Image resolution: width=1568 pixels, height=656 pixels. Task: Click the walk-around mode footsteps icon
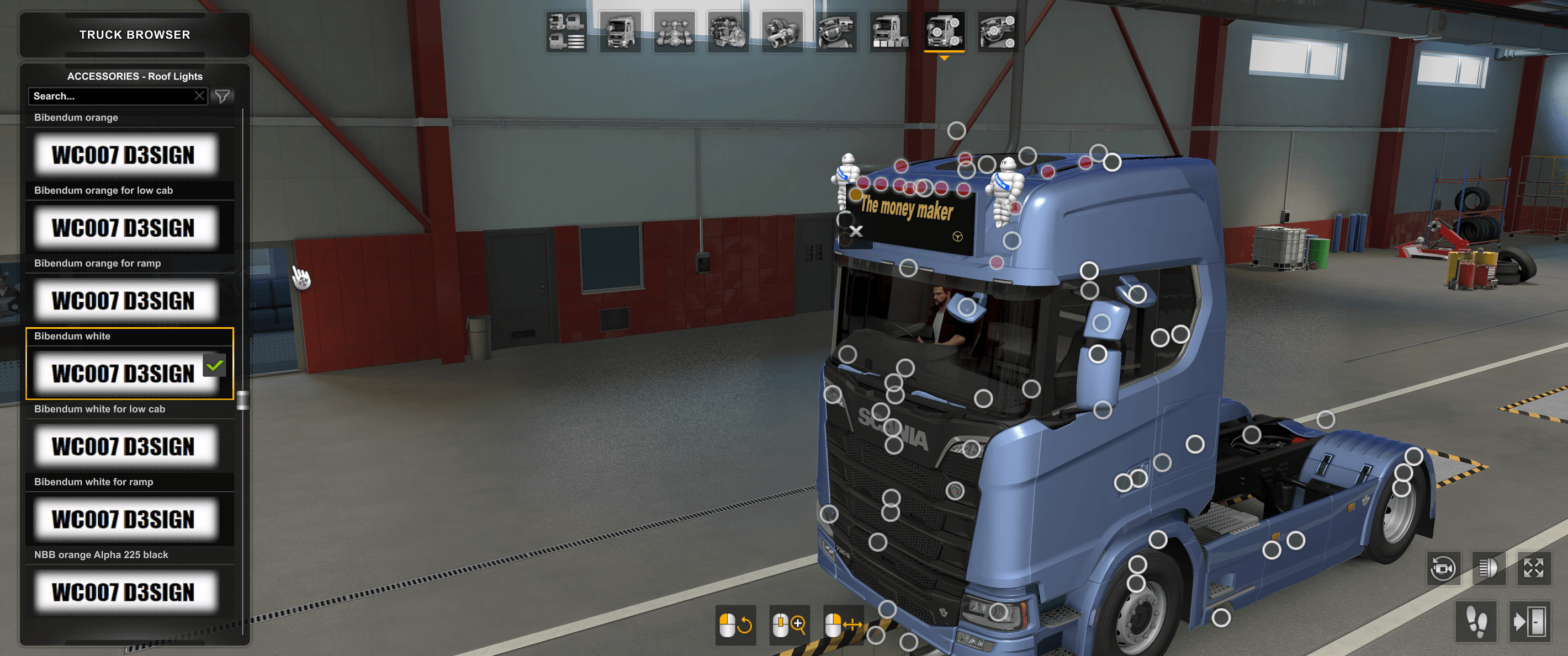click(x=1477, y=622)
